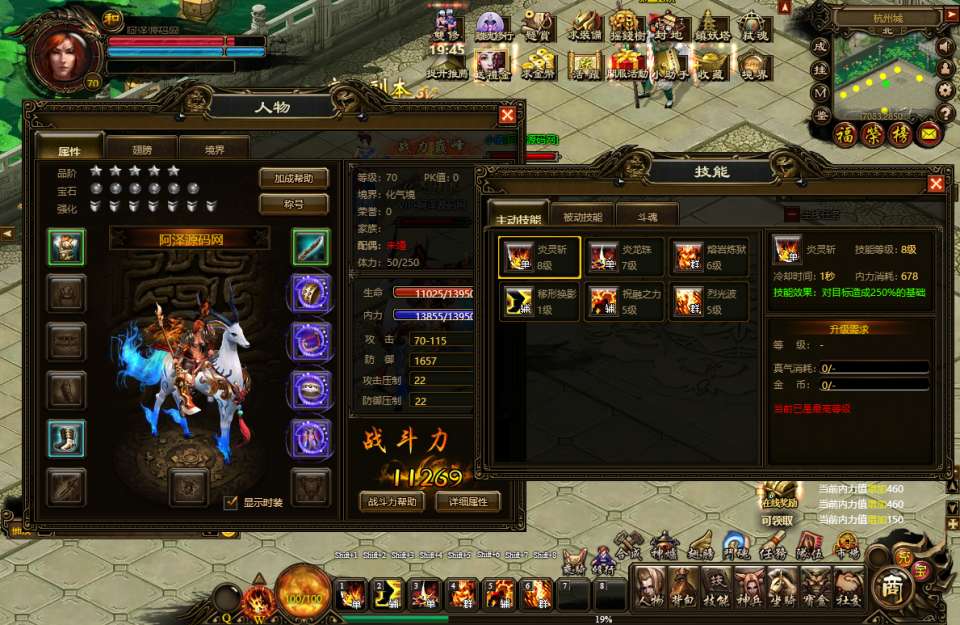960x625 pixels.
Task: Close the 人物 character window
Action: click(507, 115)
